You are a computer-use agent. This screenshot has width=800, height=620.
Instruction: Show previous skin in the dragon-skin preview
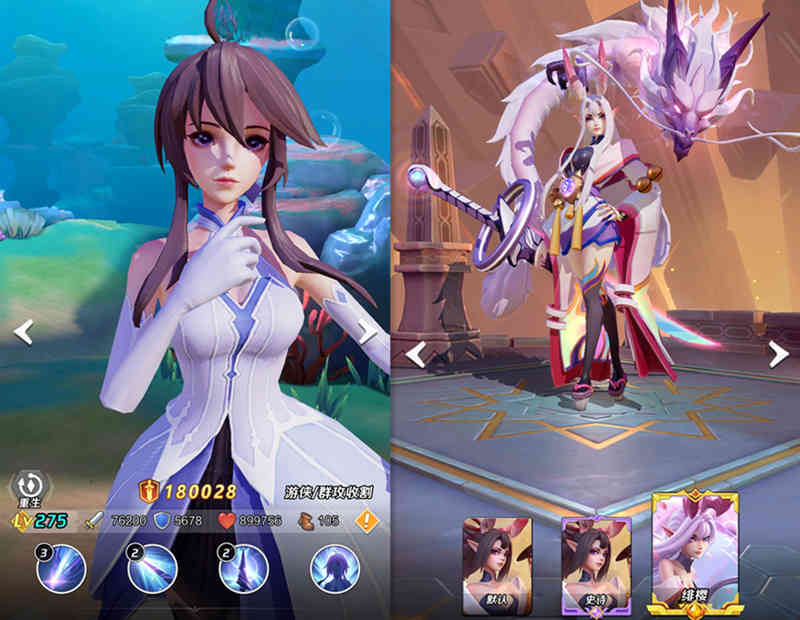(x=416, y=353)
